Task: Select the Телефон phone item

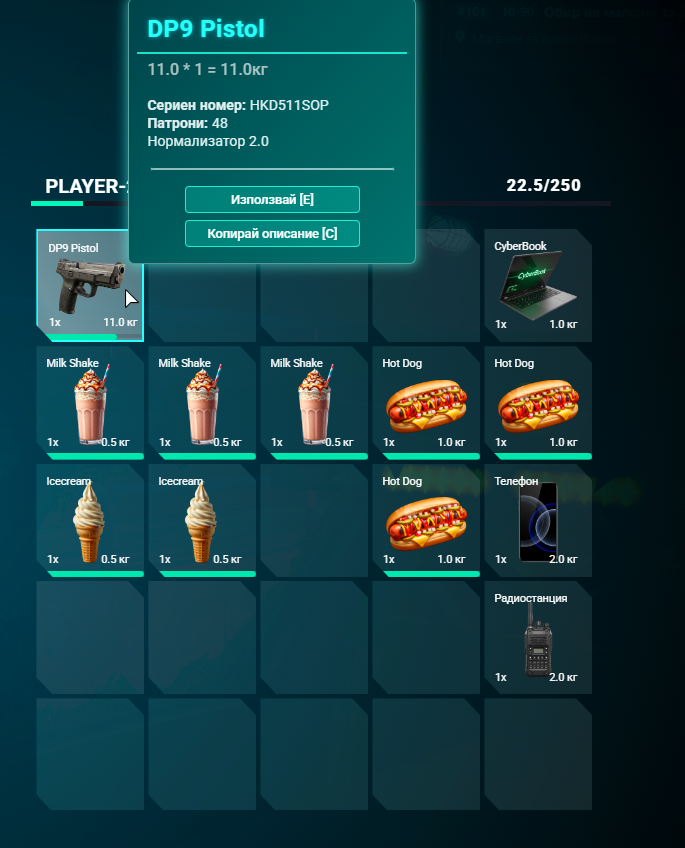Action: [538, 521]
